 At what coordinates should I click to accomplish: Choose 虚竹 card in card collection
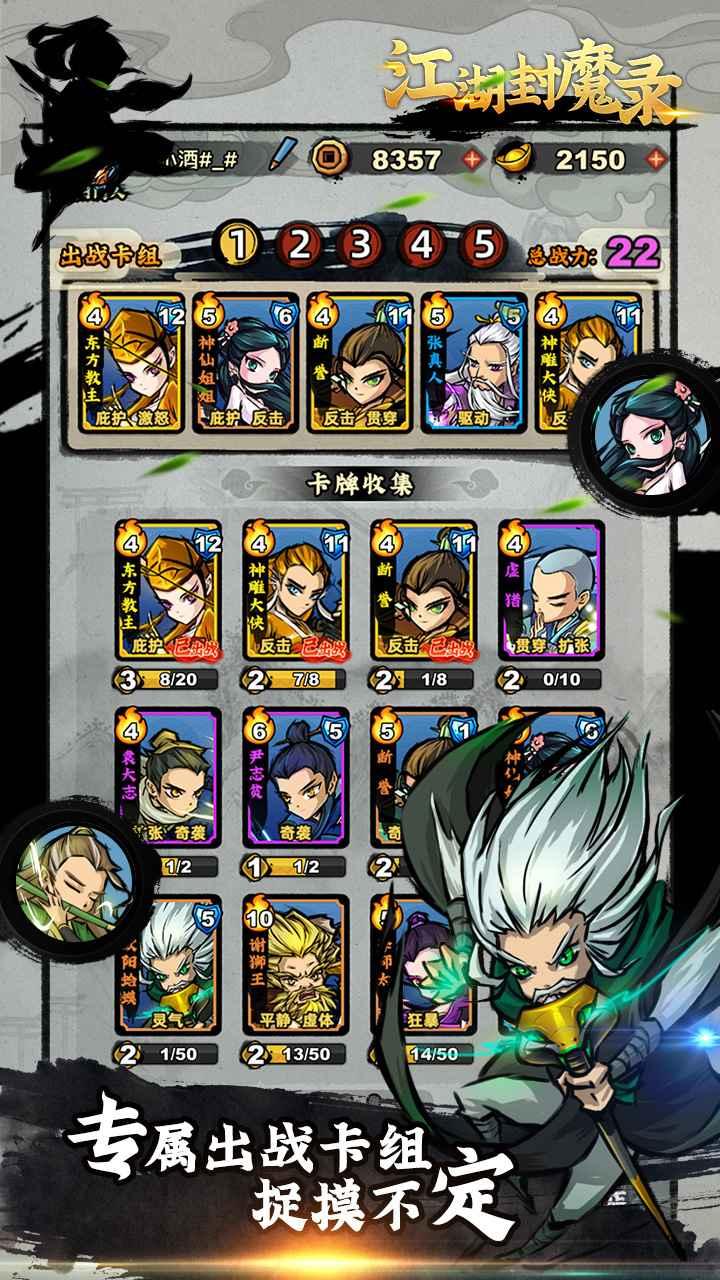point(551,590)
